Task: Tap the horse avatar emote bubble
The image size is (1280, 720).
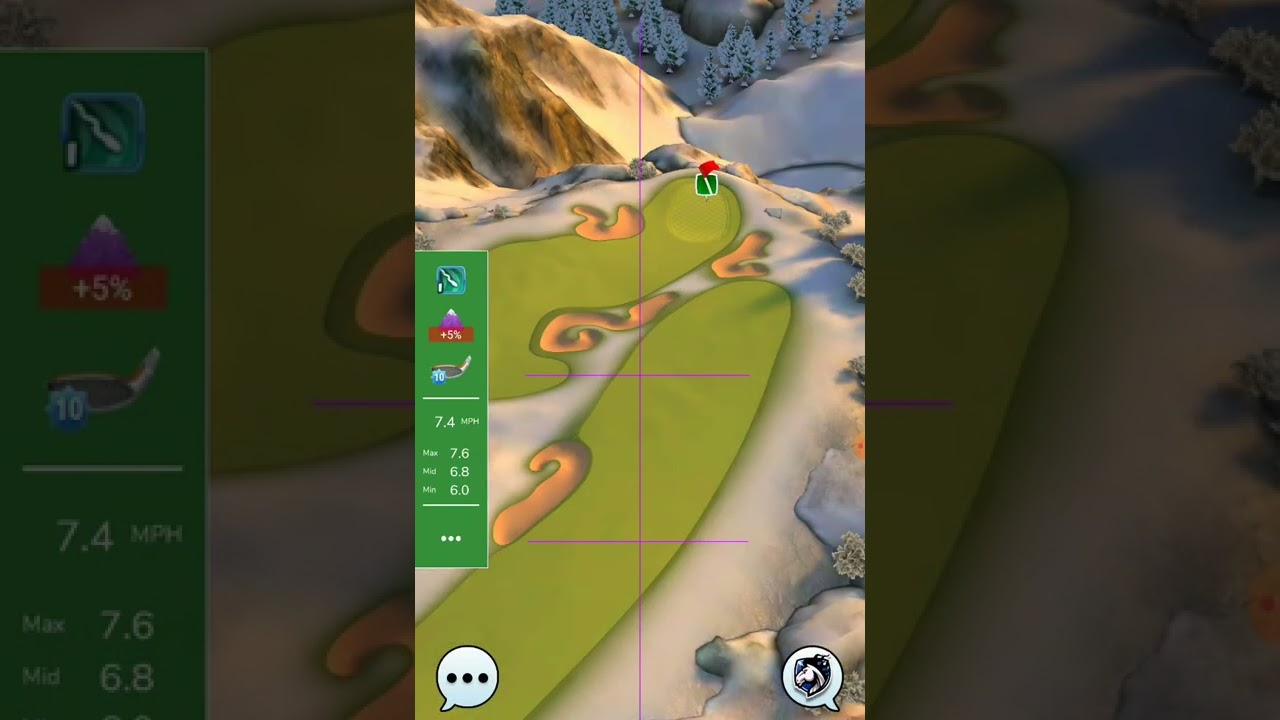Action: click(812, 677)
